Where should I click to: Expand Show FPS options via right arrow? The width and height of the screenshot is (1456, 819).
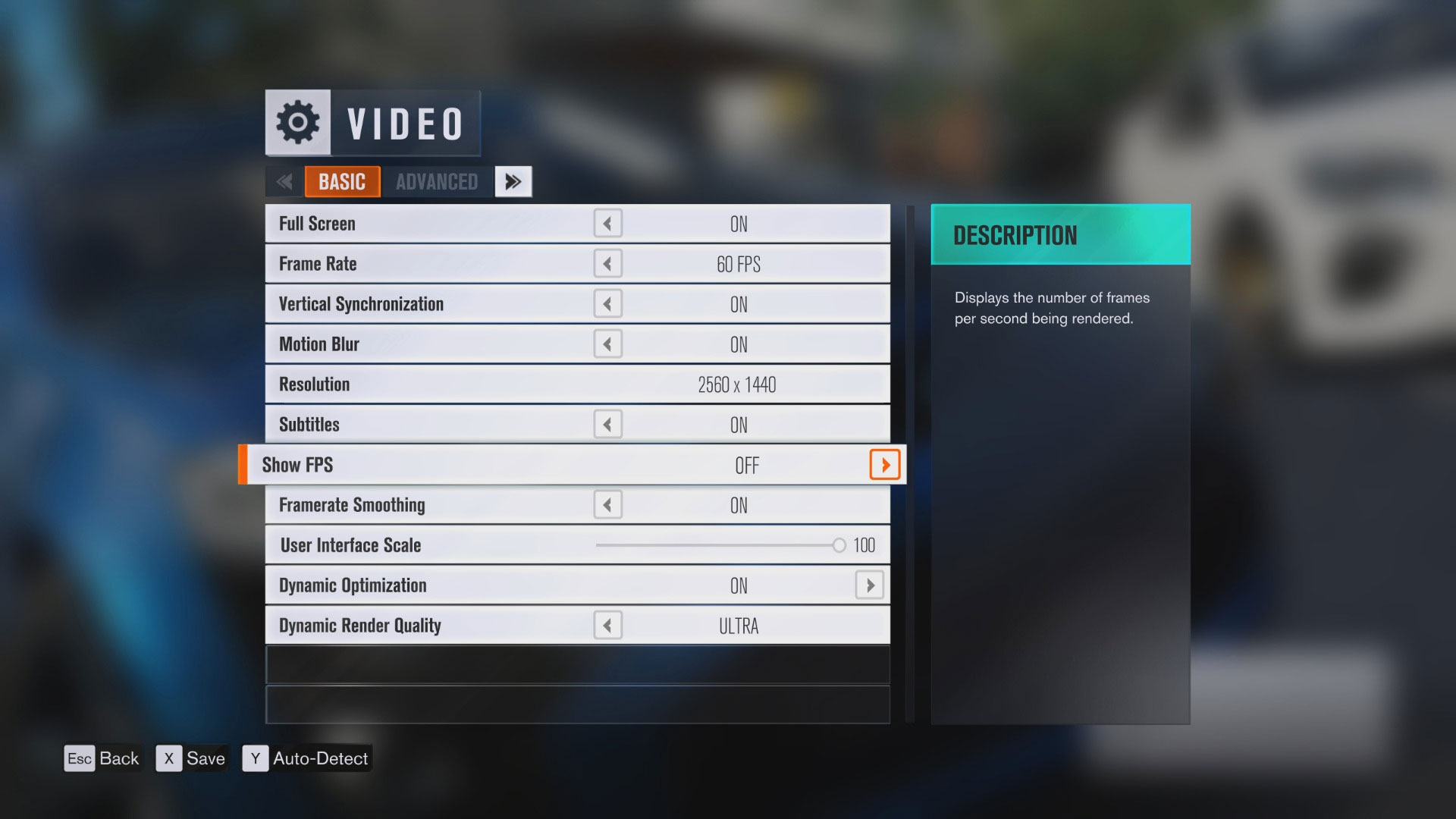click(x=884, y=465)
